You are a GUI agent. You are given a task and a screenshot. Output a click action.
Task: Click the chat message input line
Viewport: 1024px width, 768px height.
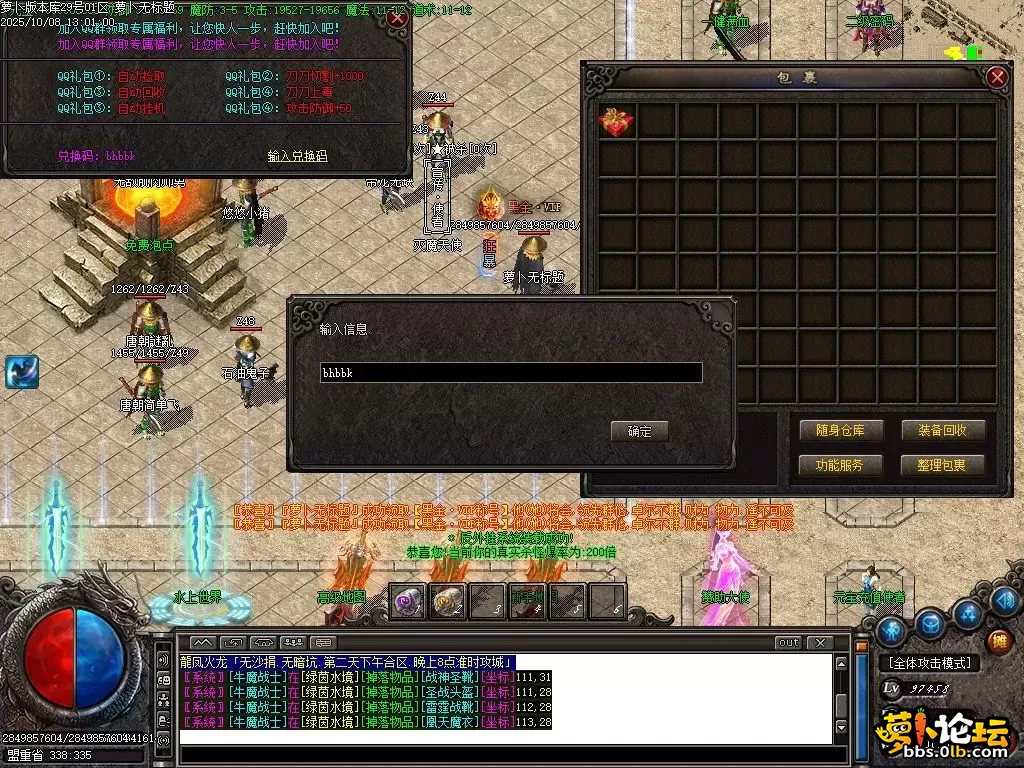coord(505,738)
